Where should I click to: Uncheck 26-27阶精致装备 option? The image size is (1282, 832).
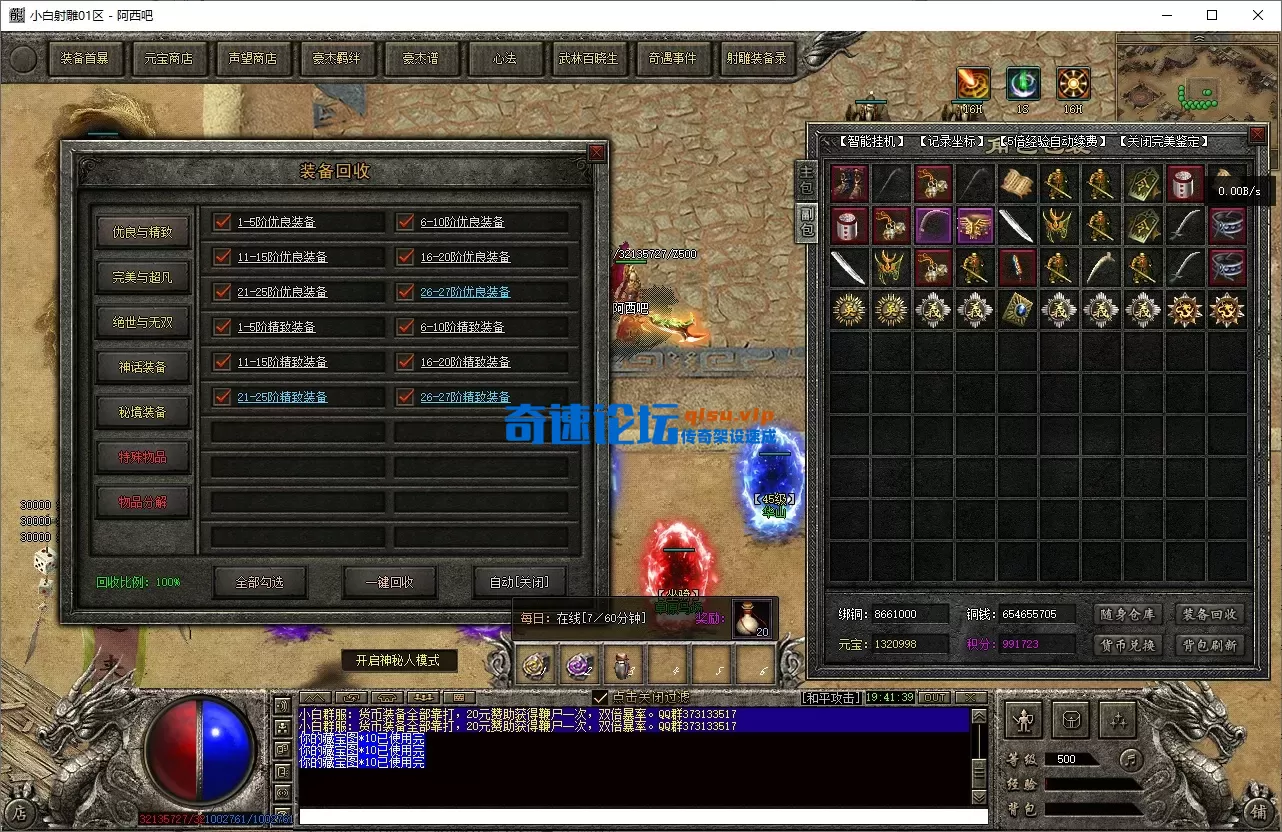(x=405, y=397)
